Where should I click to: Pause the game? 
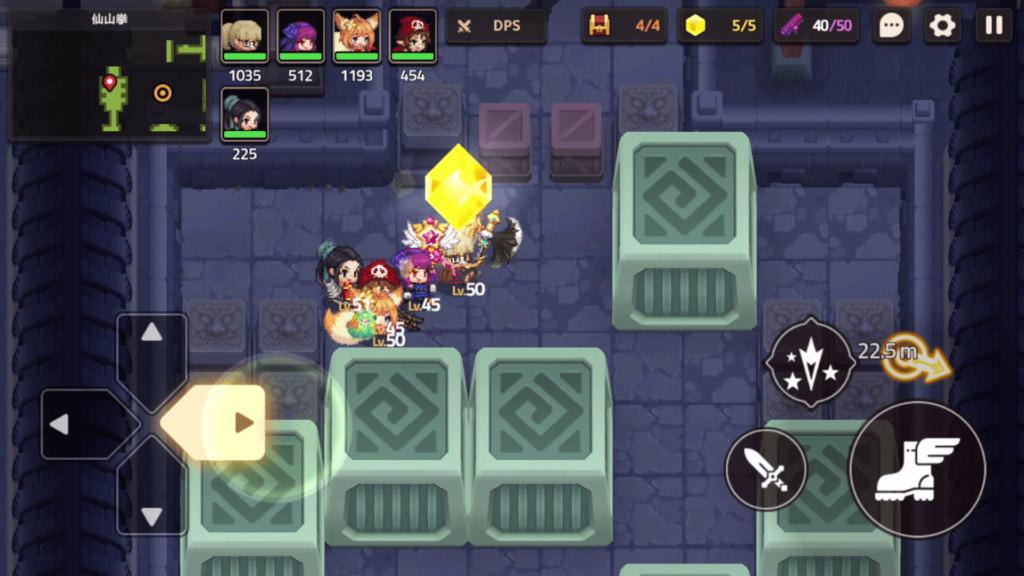coord(994,26)
